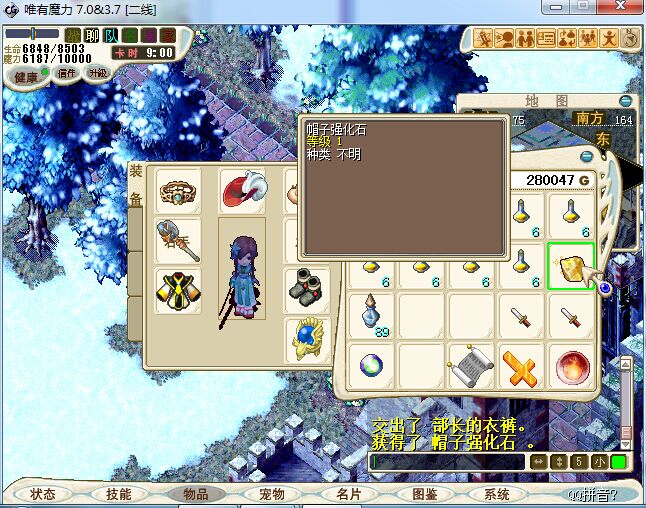646x508 pixels.
Task: Click the 健康 health status button
Action: (x=26, y=77)
